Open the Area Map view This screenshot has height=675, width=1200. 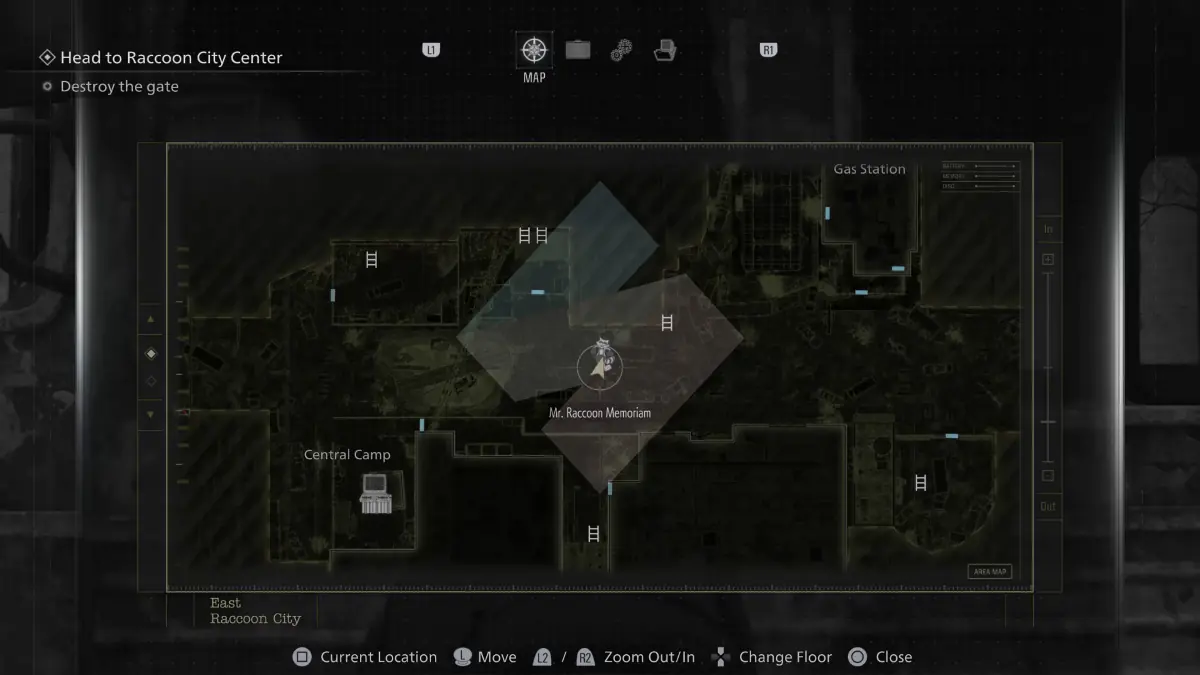coord(989,572)
